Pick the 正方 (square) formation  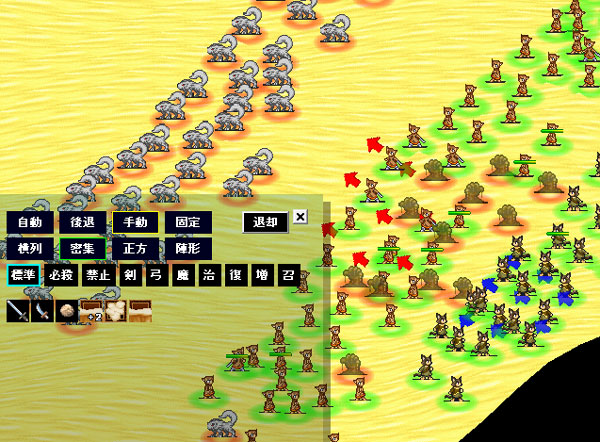[135, 247]
